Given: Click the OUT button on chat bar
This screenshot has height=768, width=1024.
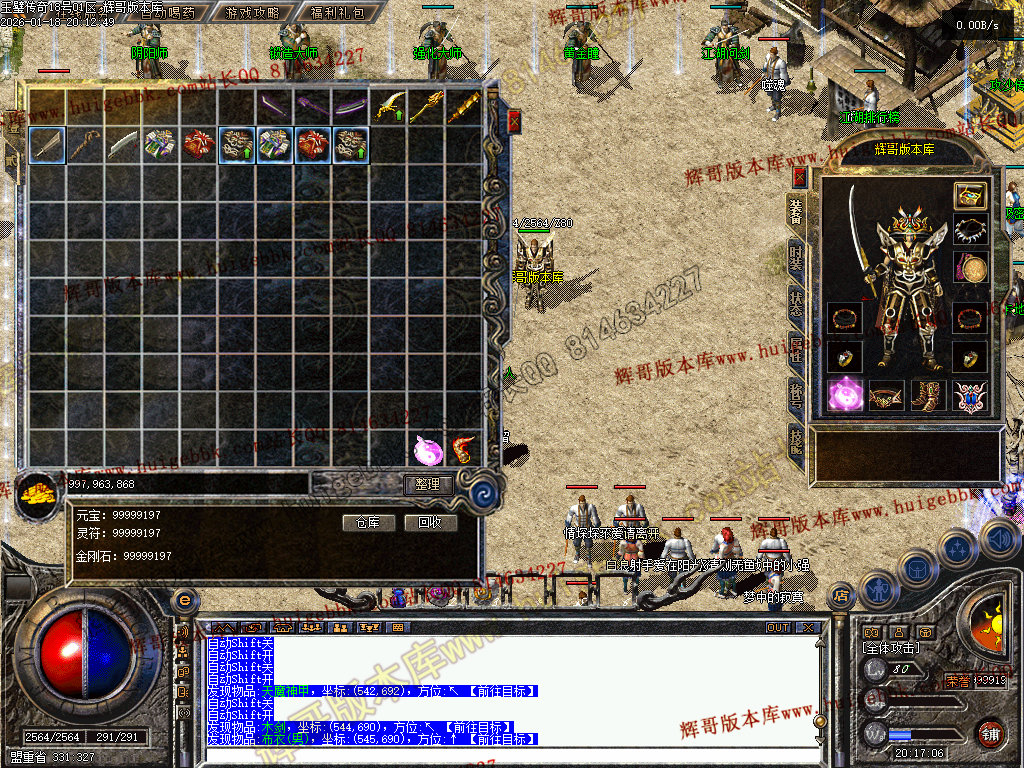Looking at the screenshot, I should point(778,628).
